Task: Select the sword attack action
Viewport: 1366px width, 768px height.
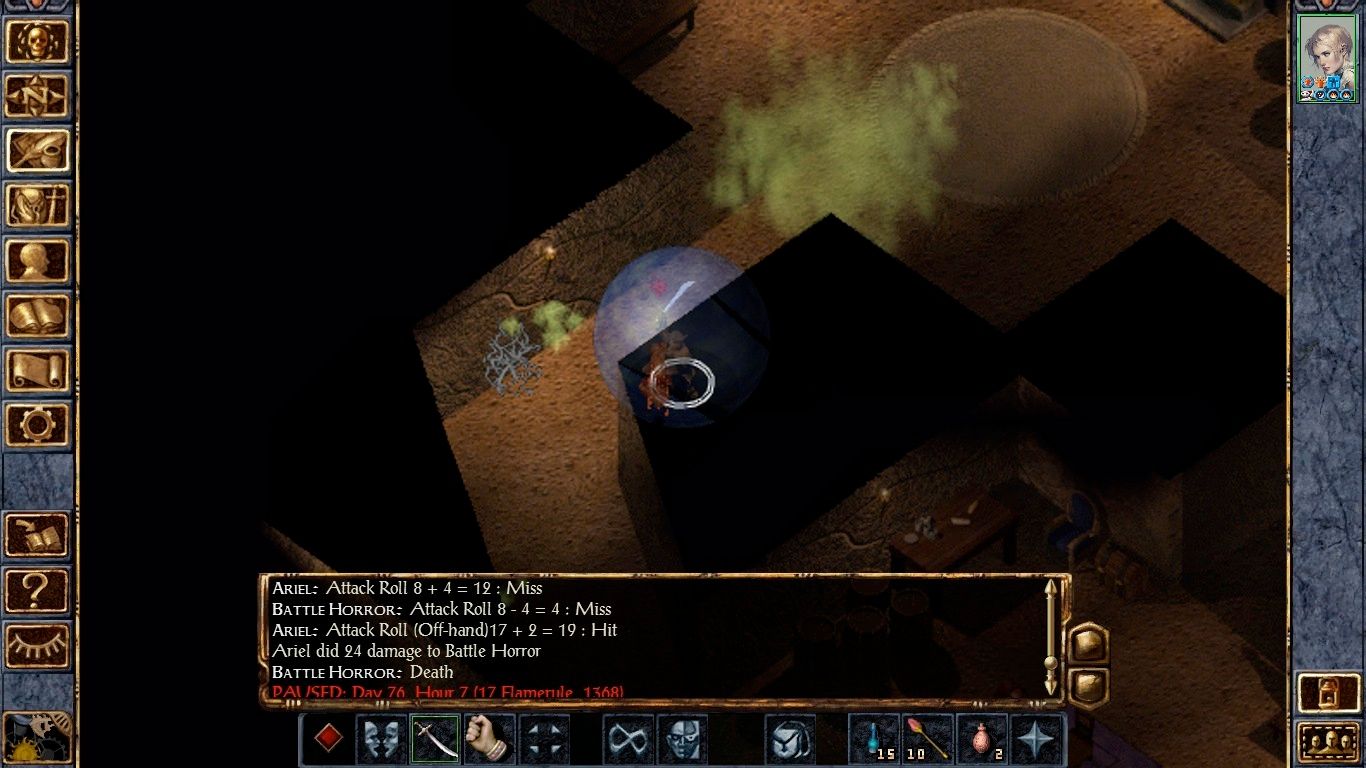Action: pos(435,741)
